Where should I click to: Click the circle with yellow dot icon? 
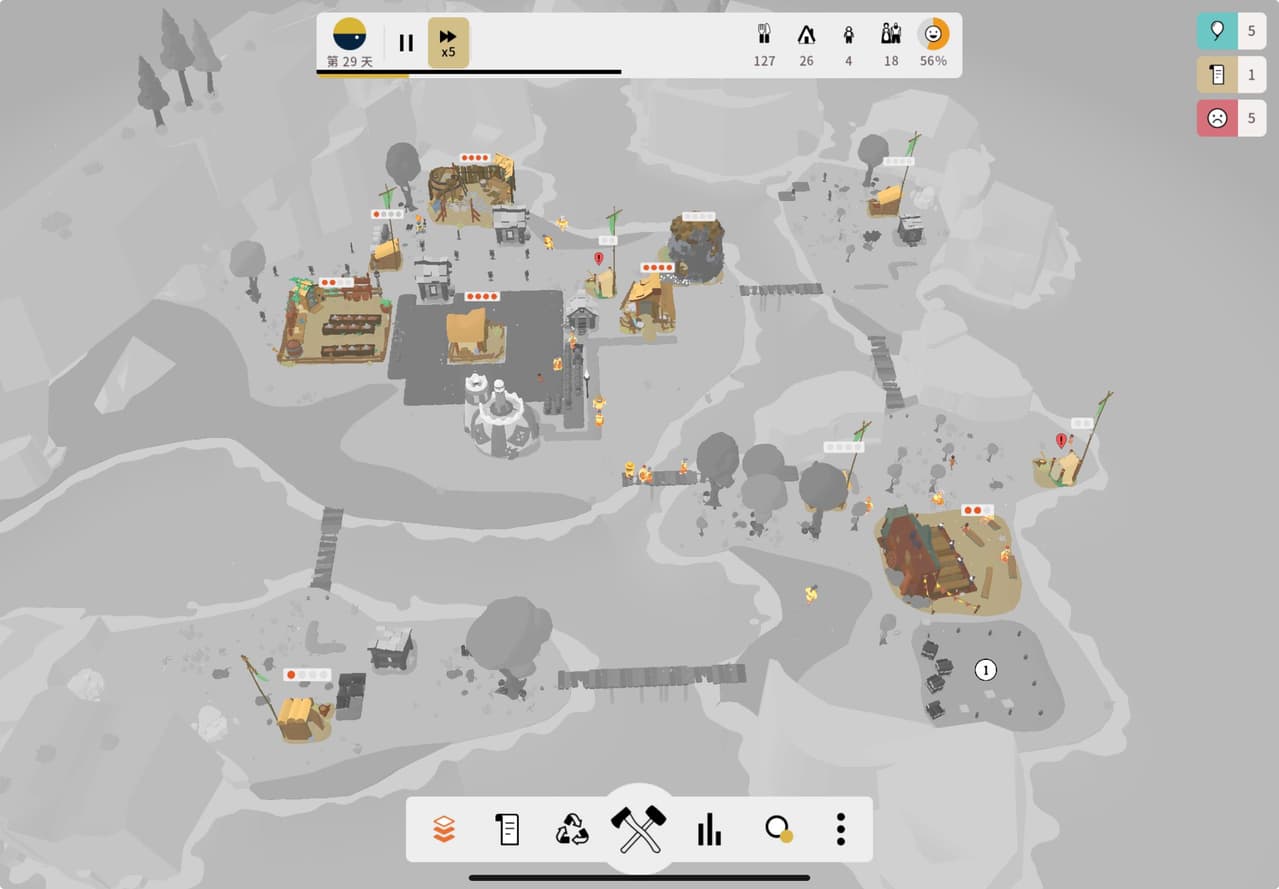777,829
